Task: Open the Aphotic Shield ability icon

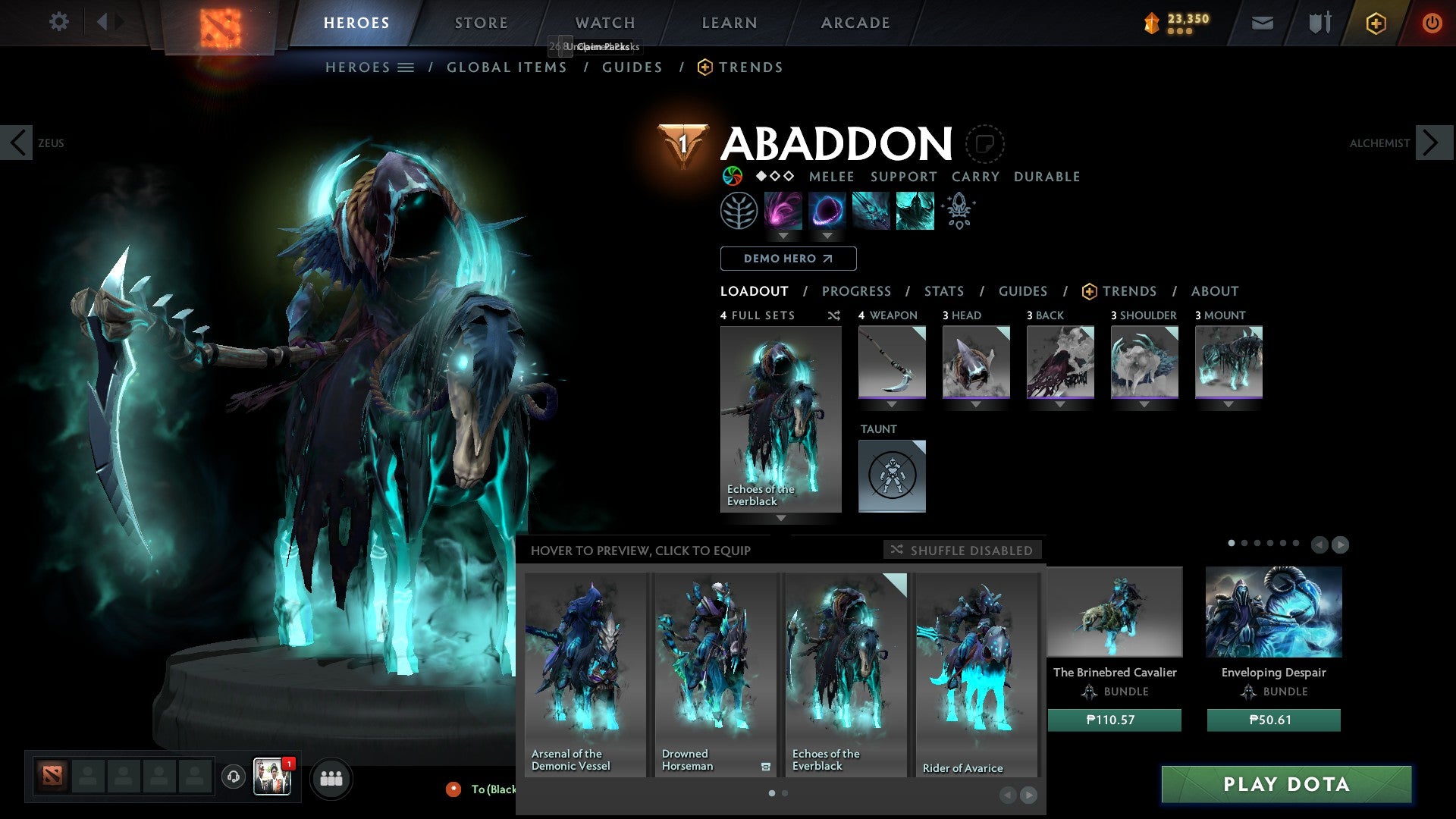Action: 827,210
